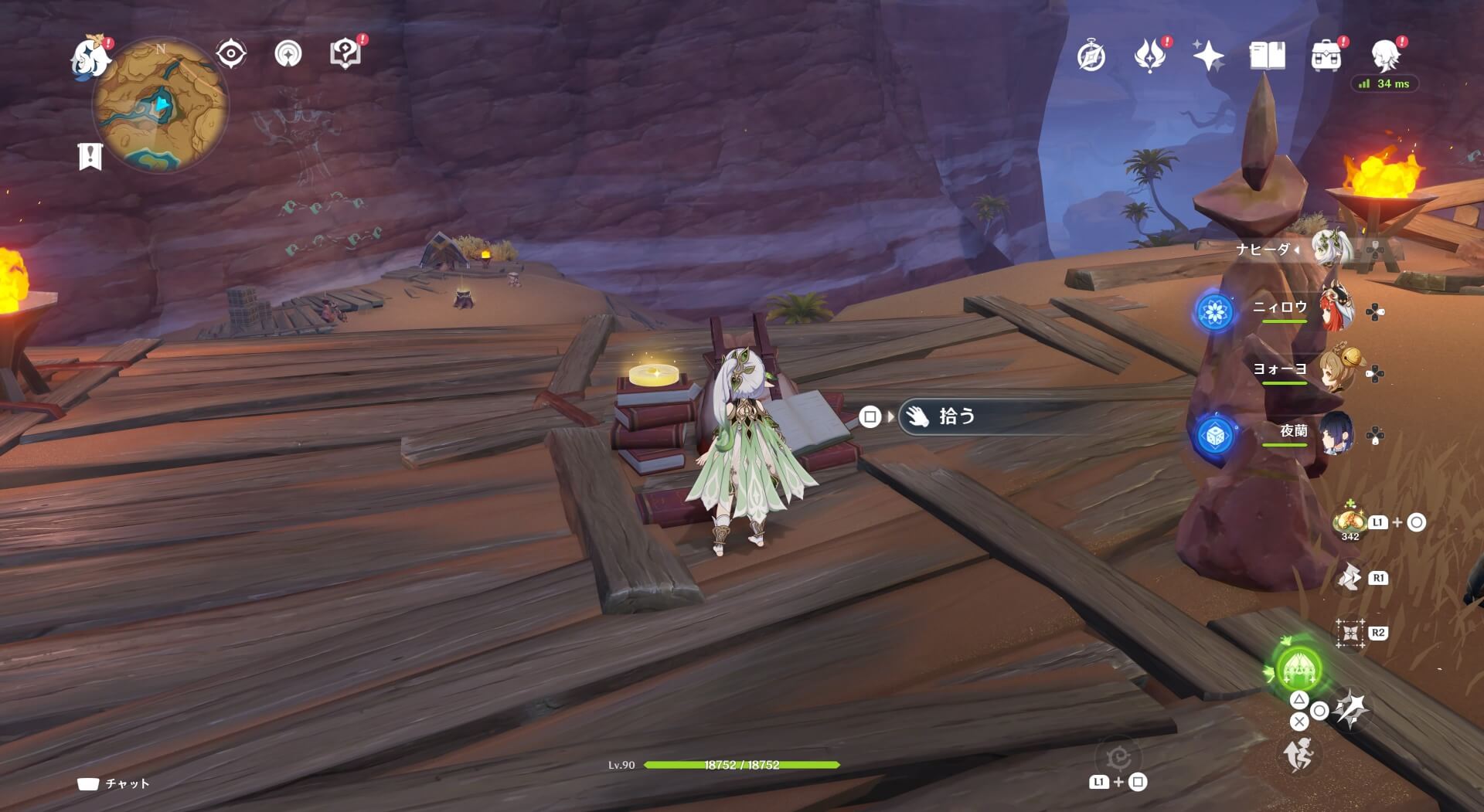Open the Events Overview compass icon

(1090, 56)
